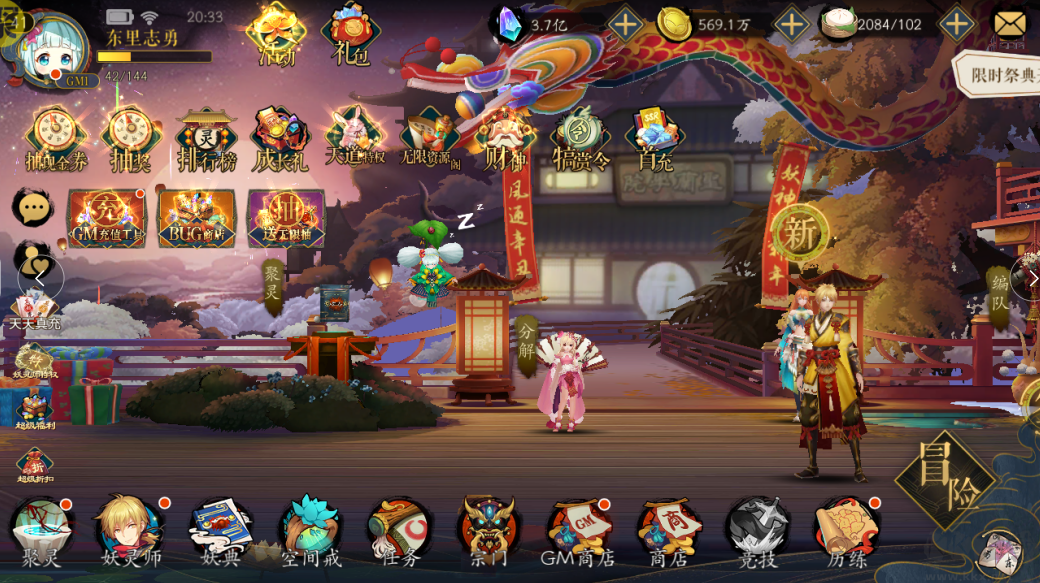Open the GM商店 shop
This screenshot has height=583, width=1040.
578,530
